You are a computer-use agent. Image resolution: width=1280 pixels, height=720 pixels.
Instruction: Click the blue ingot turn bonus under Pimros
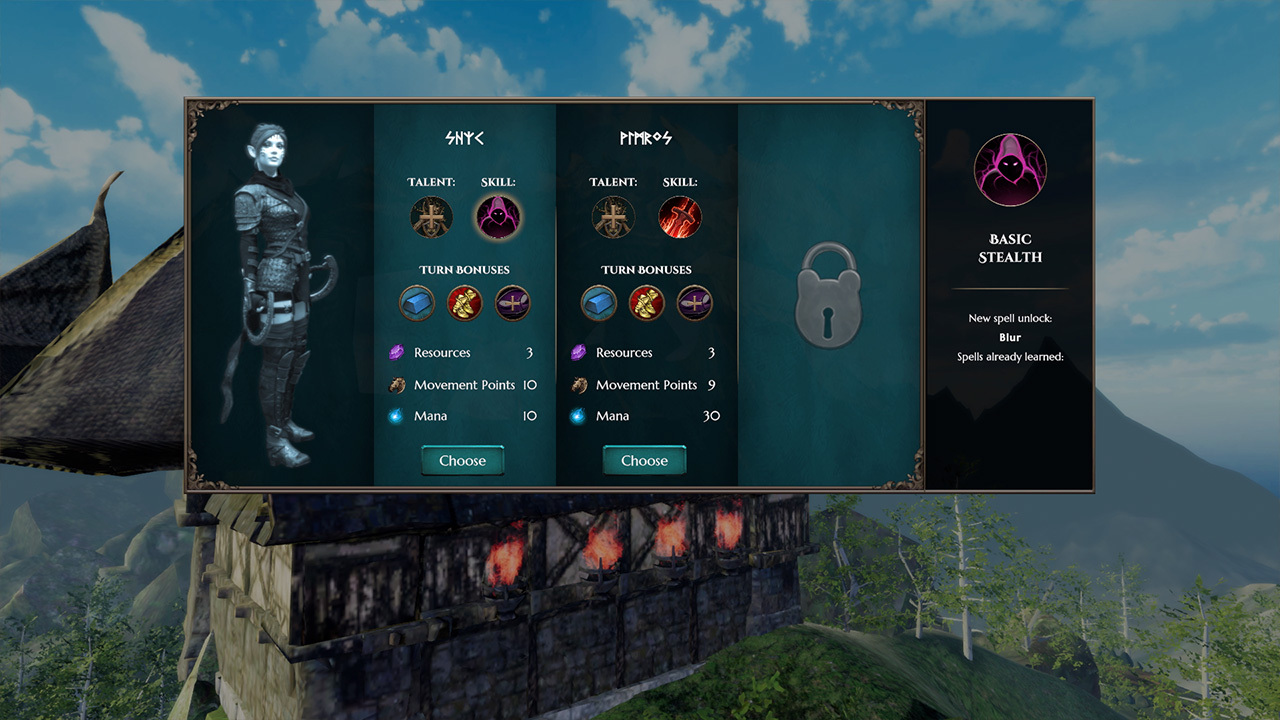coord(598,302)
